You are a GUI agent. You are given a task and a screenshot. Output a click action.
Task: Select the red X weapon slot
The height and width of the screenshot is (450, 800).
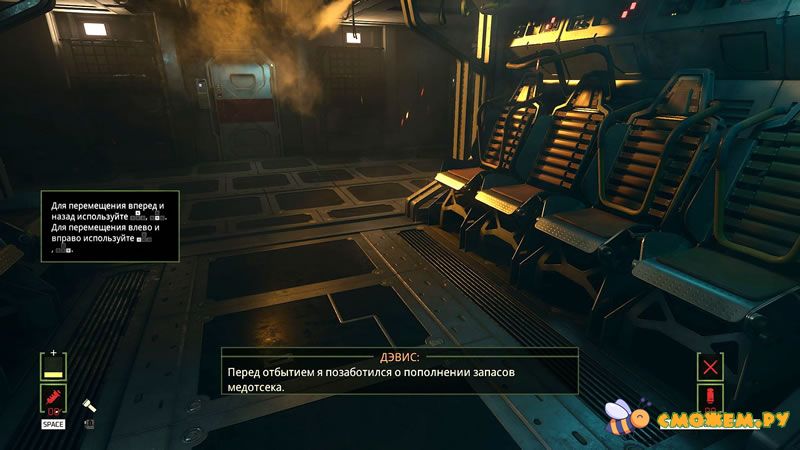[x=711, y=367]
